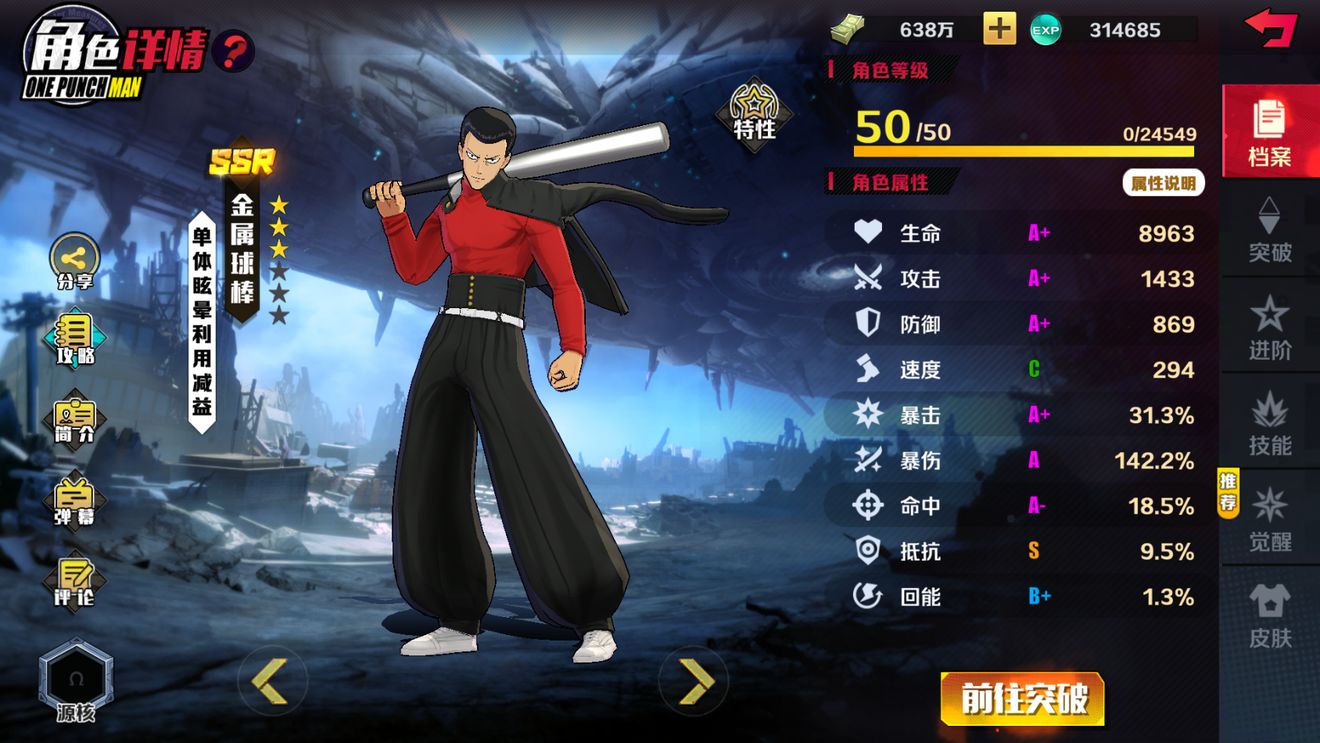This screenshot has height=743, width=1320.
Task: Select the 觉醒 awakening tab
Action: click(x=1270, y=518)
